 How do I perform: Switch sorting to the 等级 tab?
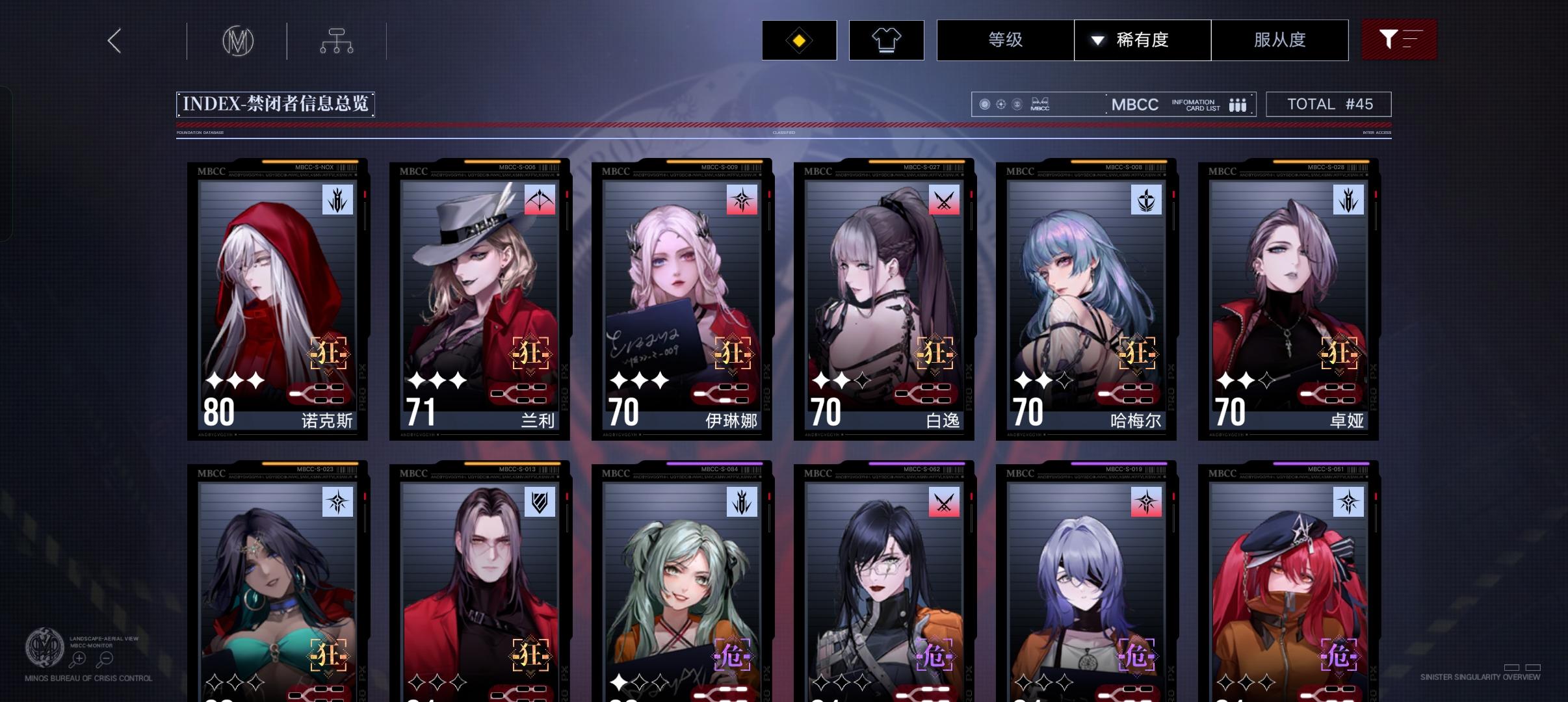(1004, 40)
